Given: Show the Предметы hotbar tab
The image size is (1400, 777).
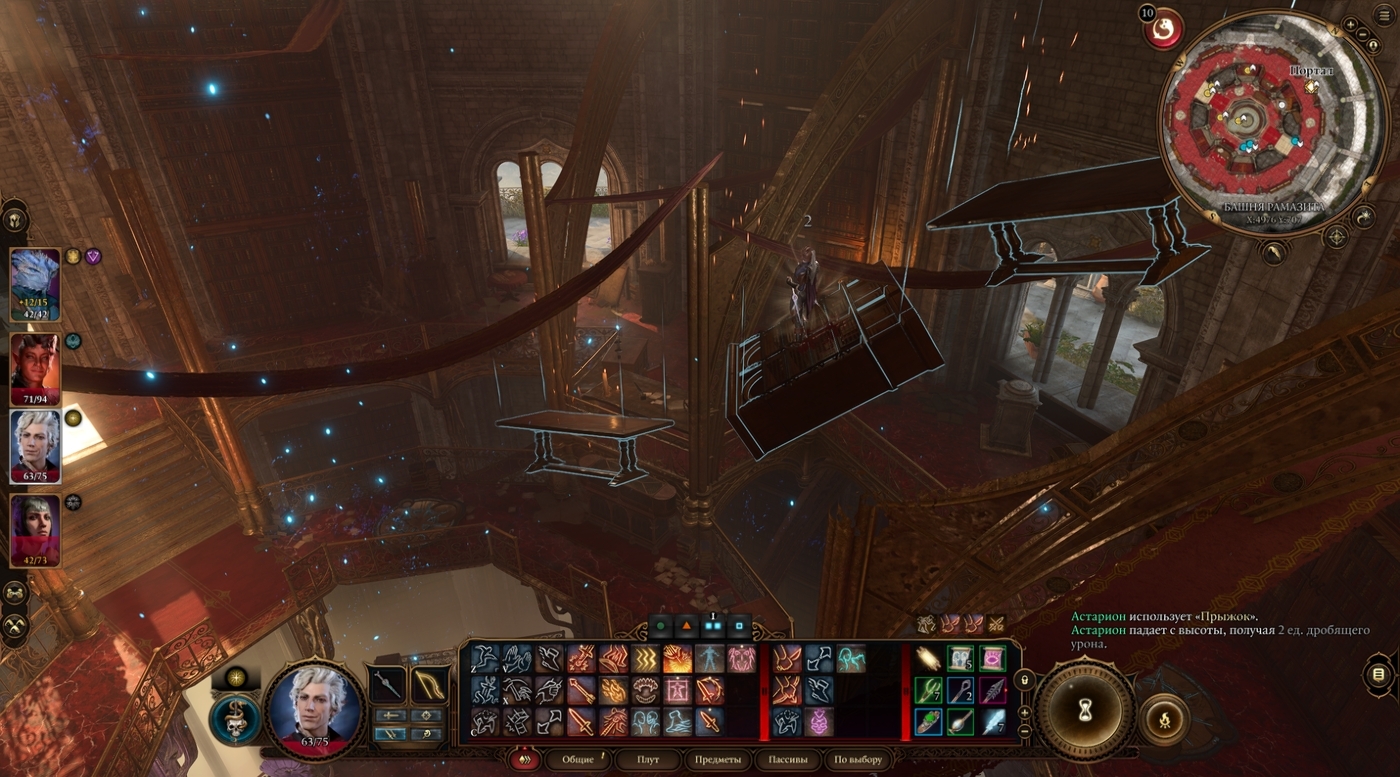Looking at the screenshot, I should pyautogui.click(x=717, y=759).
